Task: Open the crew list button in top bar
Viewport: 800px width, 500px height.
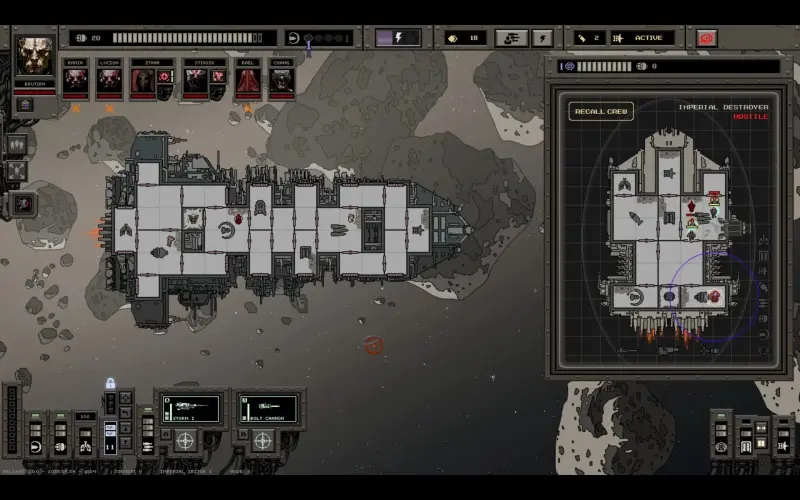Action: (511, 38)
